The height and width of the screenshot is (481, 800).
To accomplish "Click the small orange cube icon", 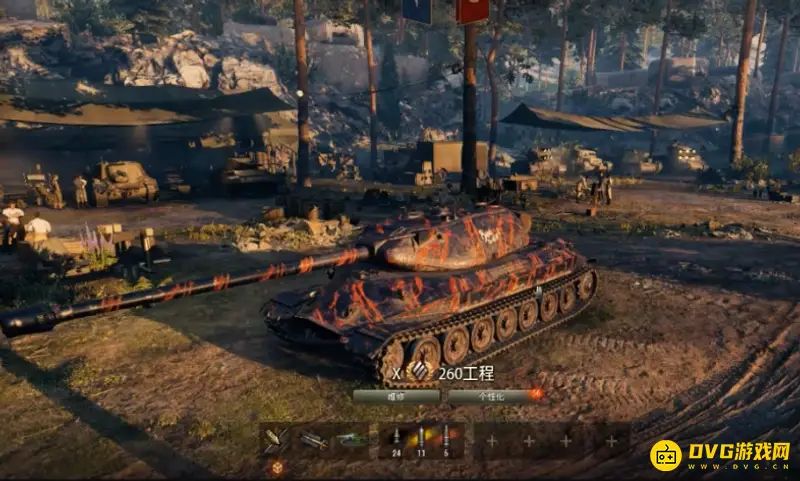I will tap(276, 467).
